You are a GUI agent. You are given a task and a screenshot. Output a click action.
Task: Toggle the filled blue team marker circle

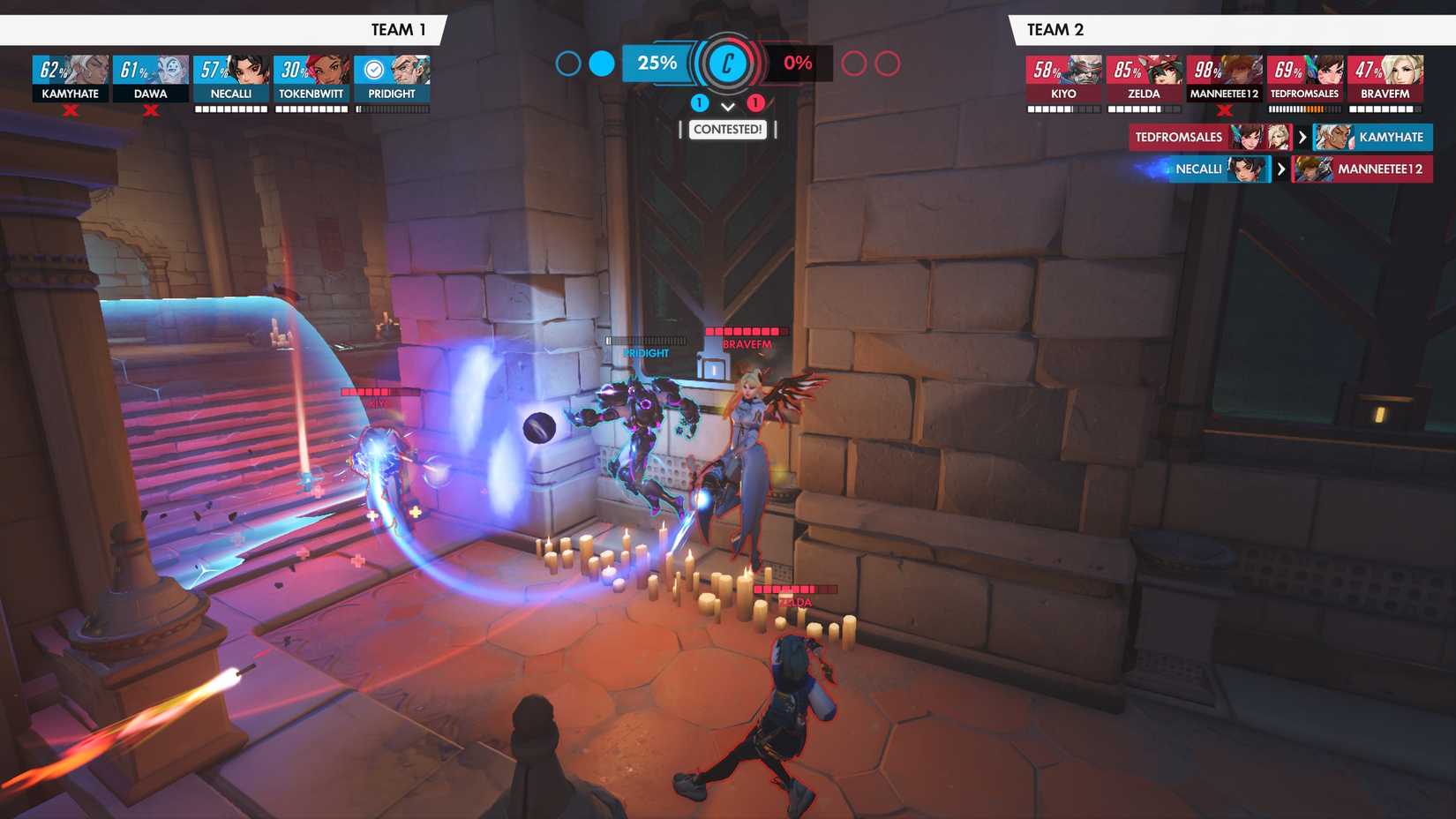pos(601,64)
